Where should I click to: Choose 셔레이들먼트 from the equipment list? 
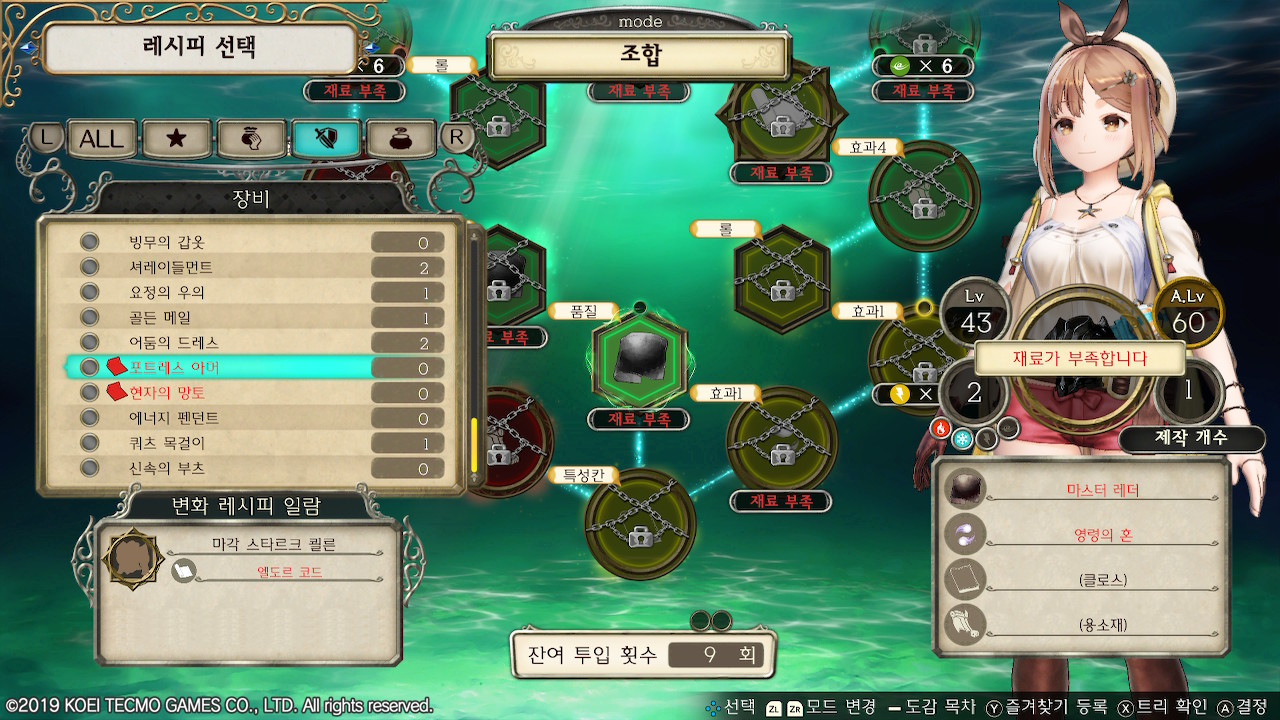coord(250,268)
